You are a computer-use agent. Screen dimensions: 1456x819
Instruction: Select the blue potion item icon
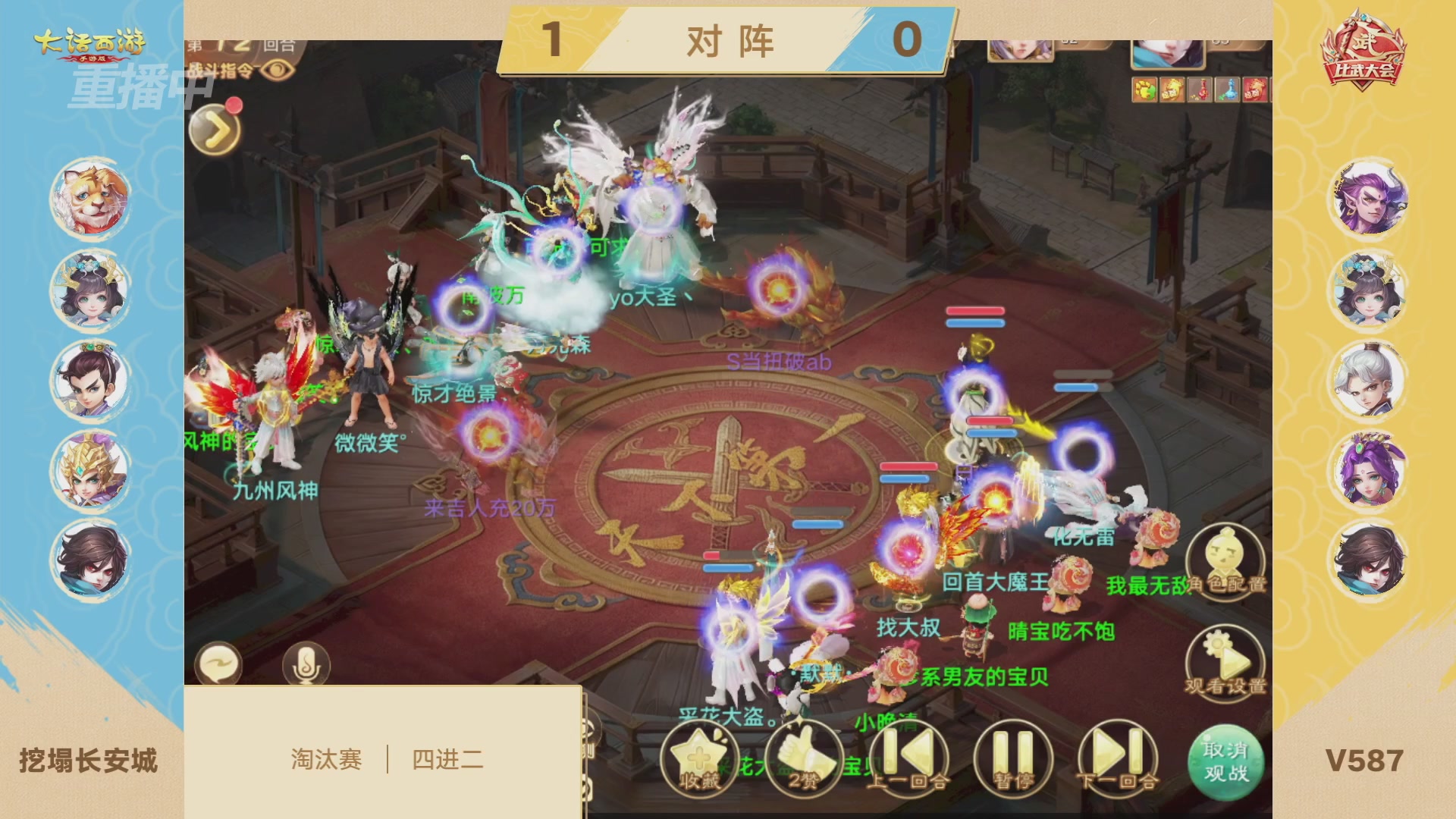[x=1227, y=89]
